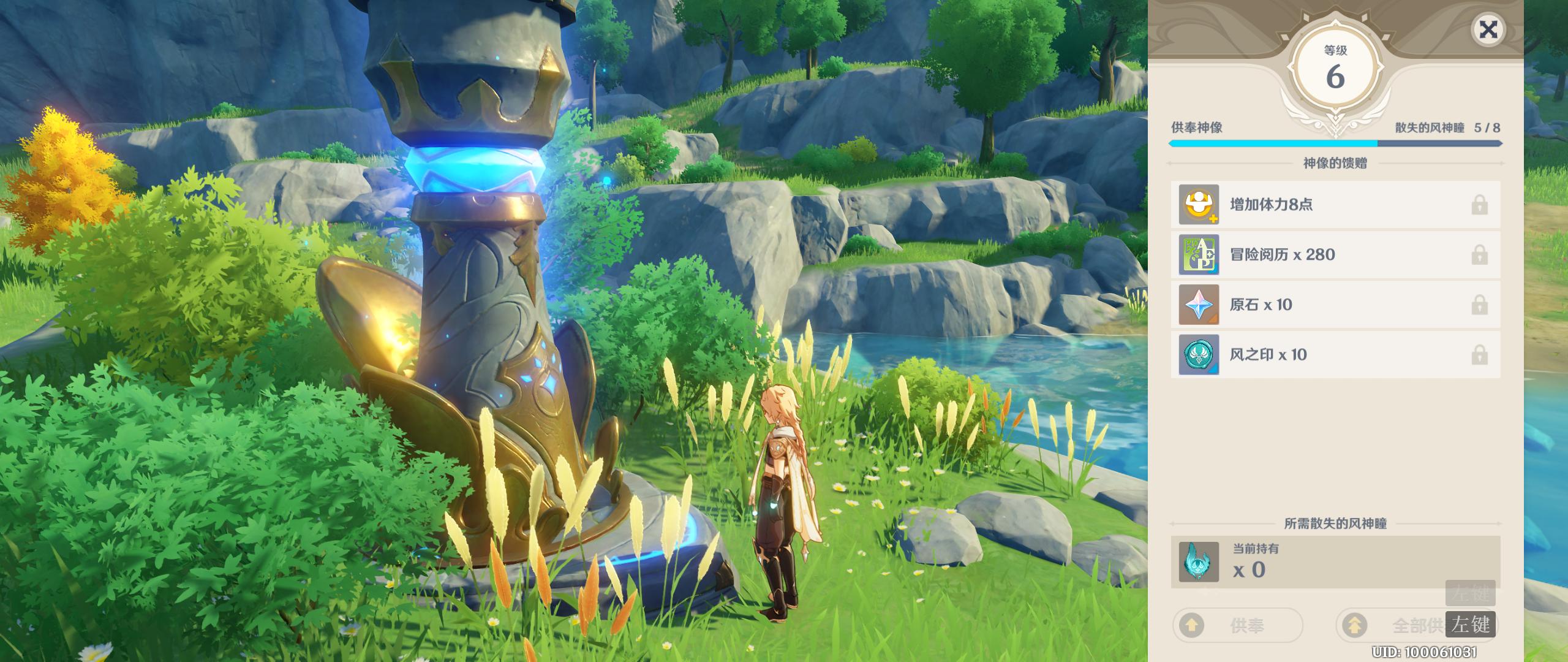Choose the 原石 x 10 primogem reward
The width and height of the screenshot is (1568, 662).
coord(1335,305)
